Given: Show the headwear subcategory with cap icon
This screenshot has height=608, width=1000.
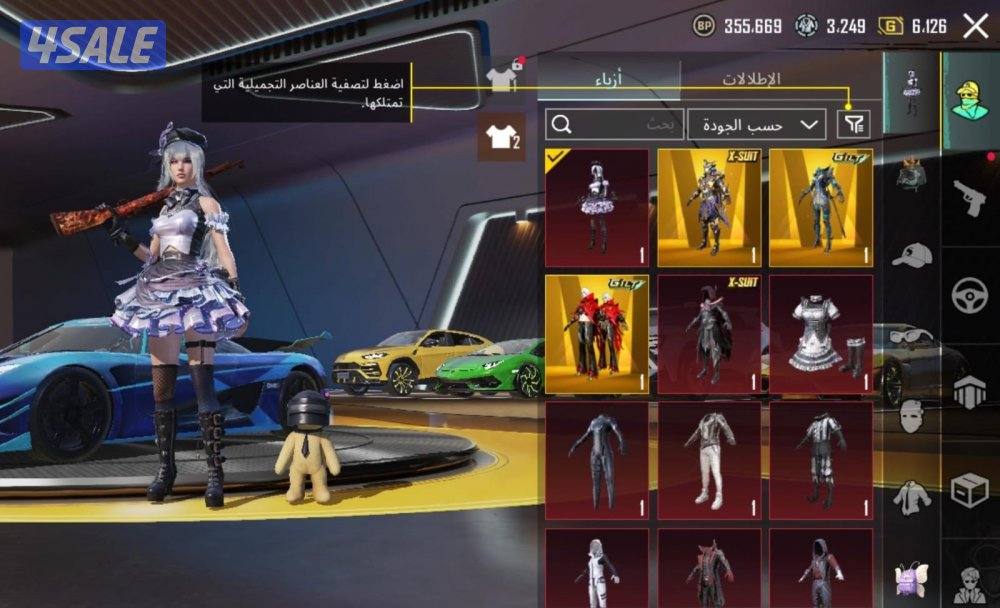Looking at the screenshot, I should (911, 255).
